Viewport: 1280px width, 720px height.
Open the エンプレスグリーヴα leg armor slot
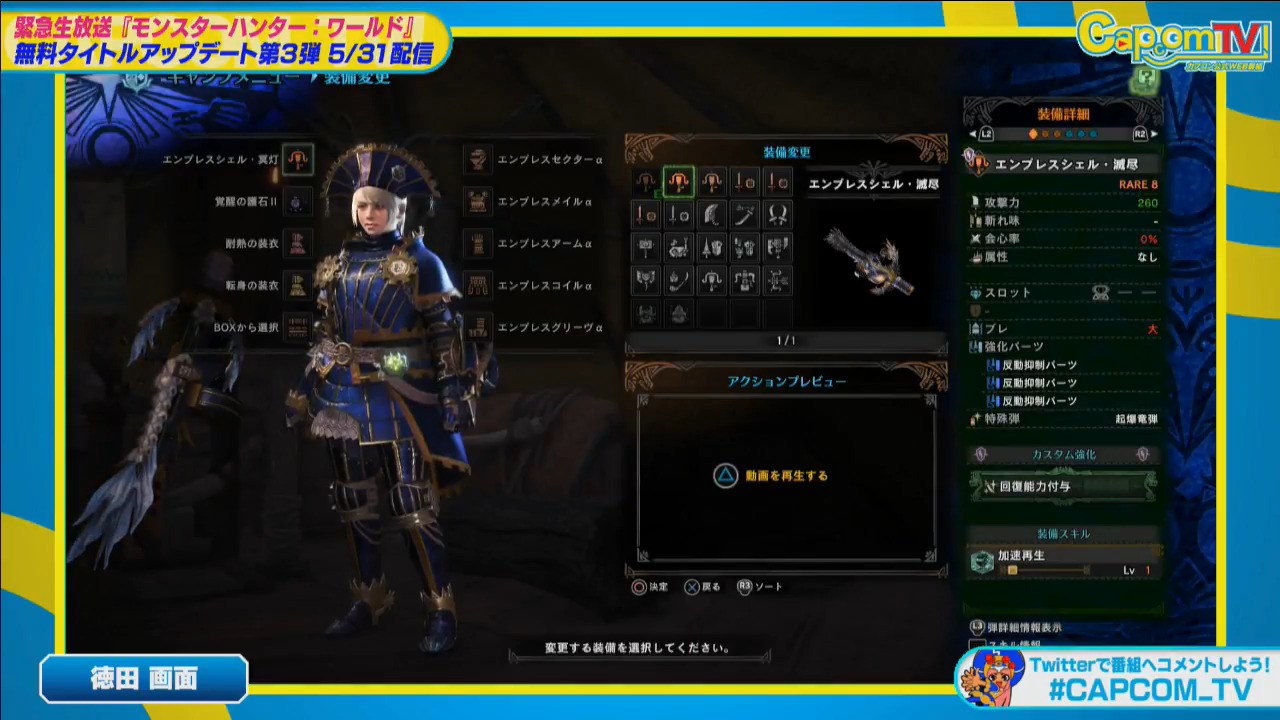479,327
